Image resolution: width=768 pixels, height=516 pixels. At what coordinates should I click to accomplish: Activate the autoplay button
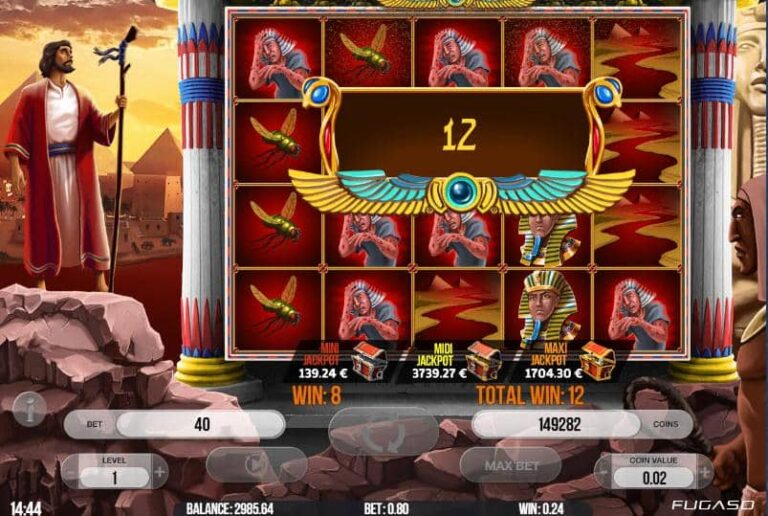pyautogui.click(x=256, y=466)
